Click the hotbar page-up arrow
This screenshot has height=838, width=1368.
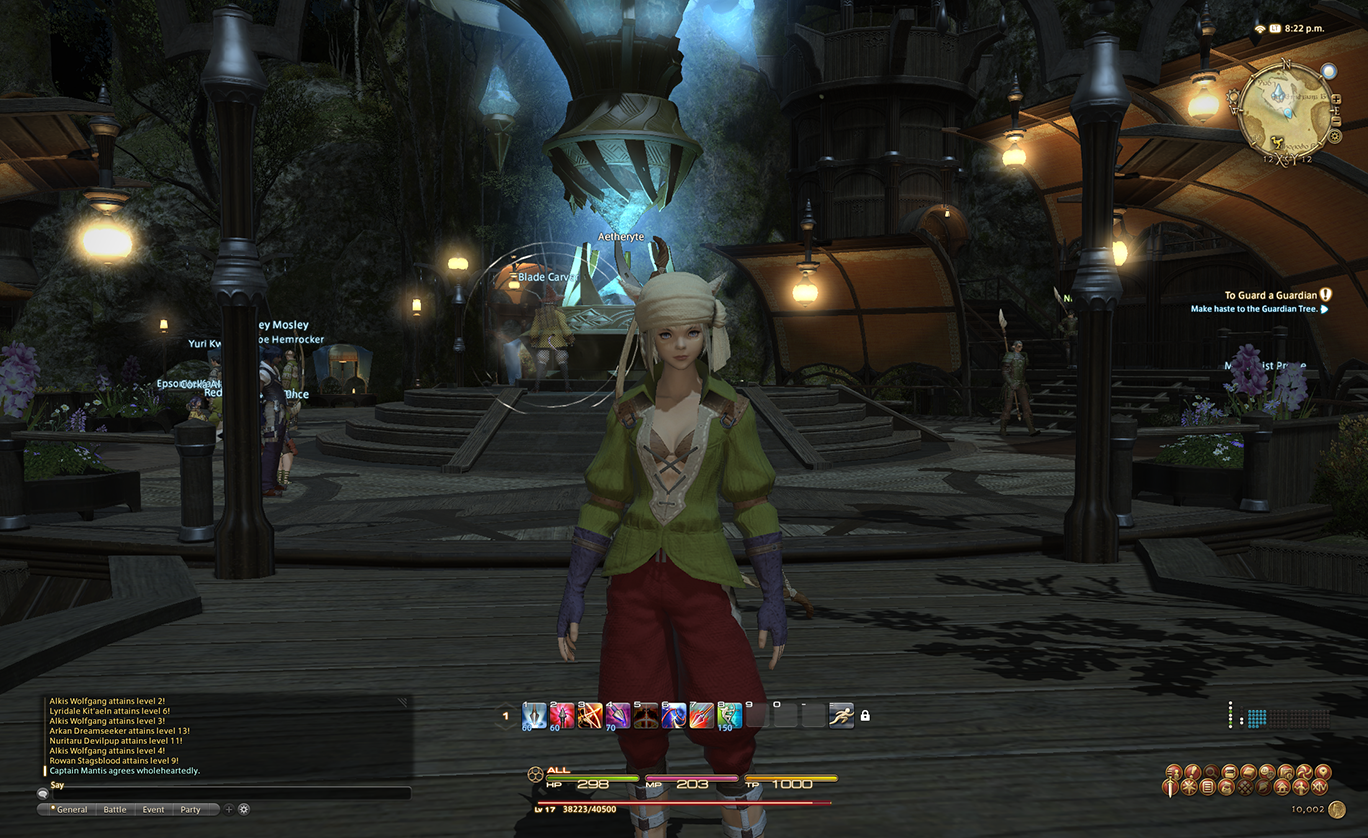coord(505,706)
